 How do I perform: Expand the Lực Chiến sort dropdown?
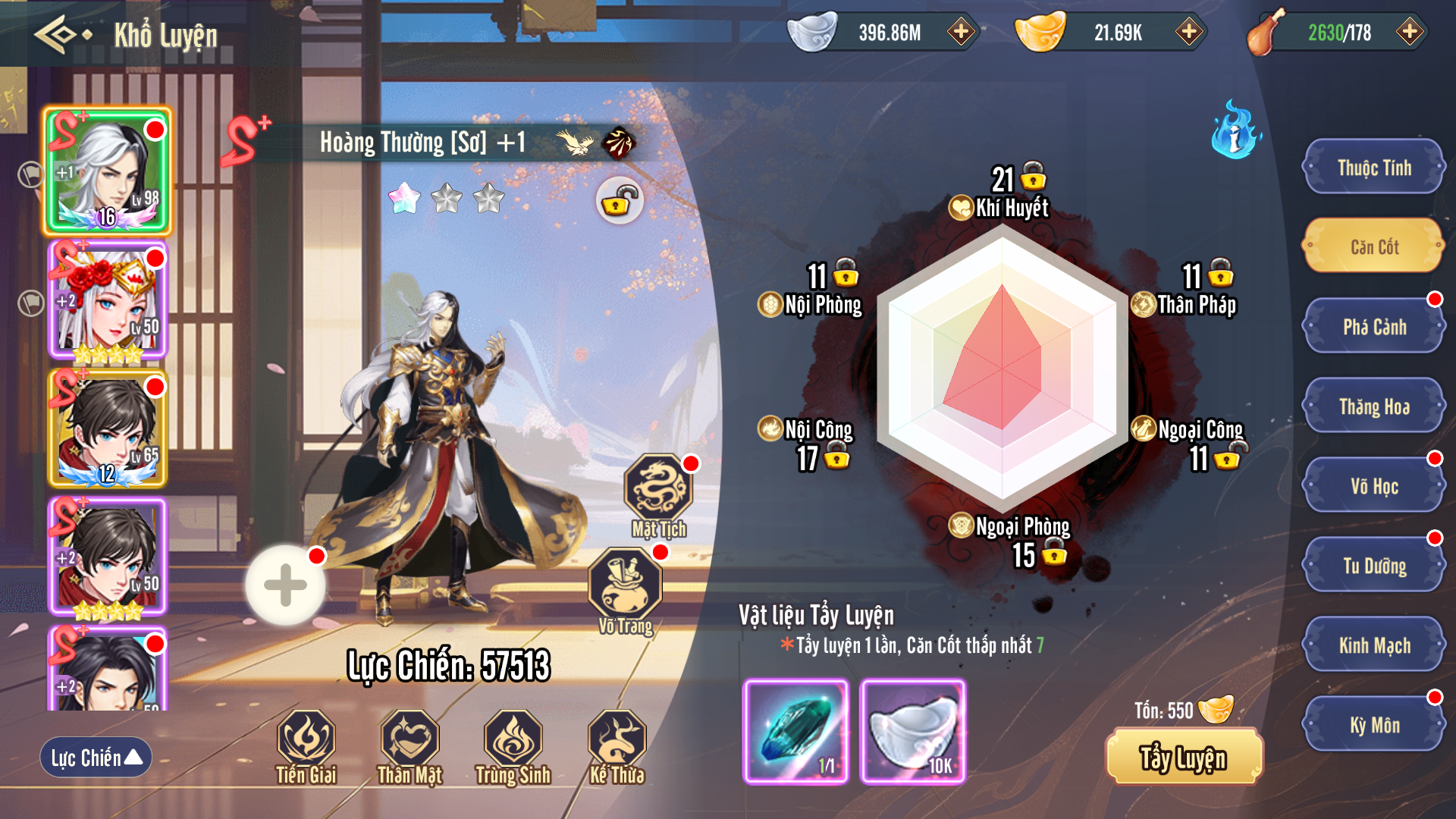(96, 757)
